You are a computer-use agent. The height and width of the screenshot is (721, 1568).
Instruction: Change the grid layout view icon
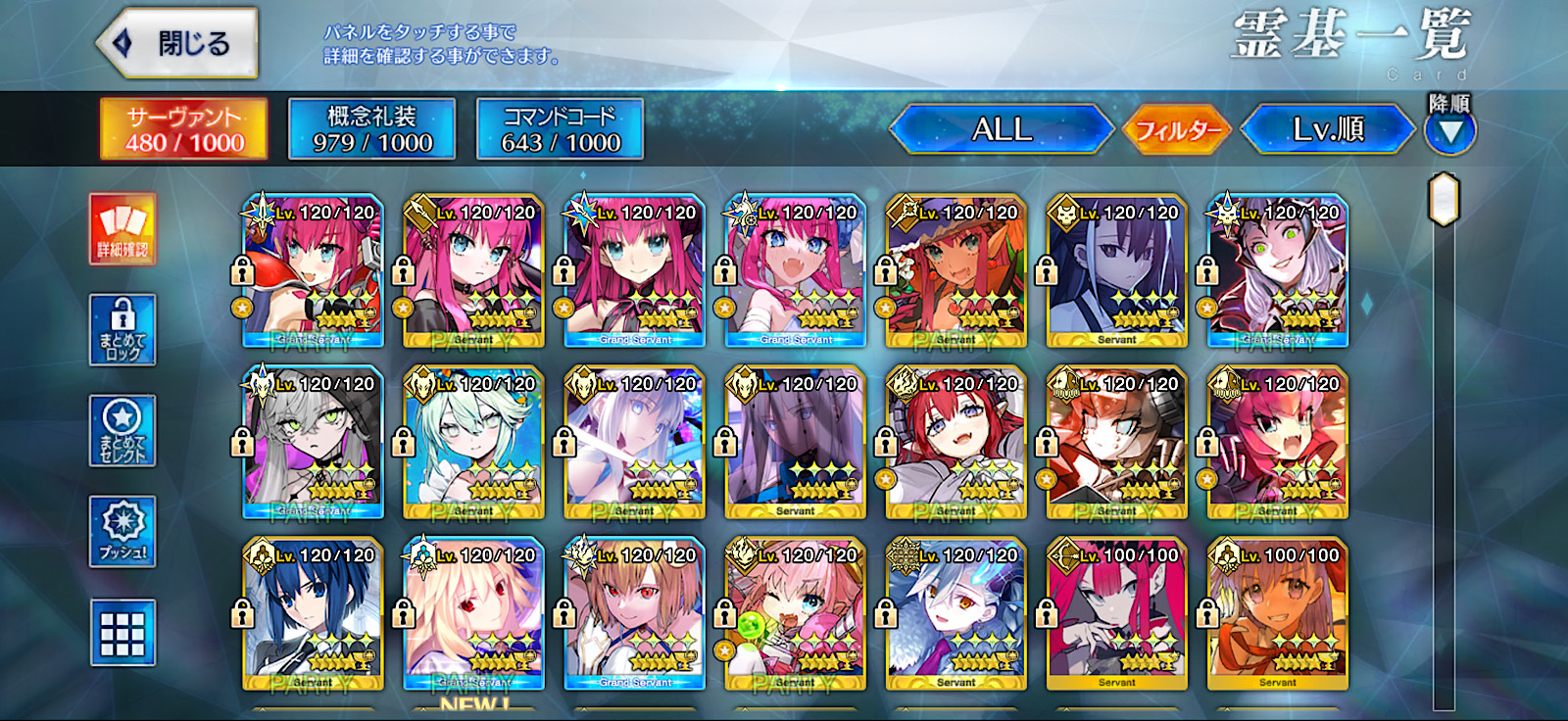[x=122, y=633]
